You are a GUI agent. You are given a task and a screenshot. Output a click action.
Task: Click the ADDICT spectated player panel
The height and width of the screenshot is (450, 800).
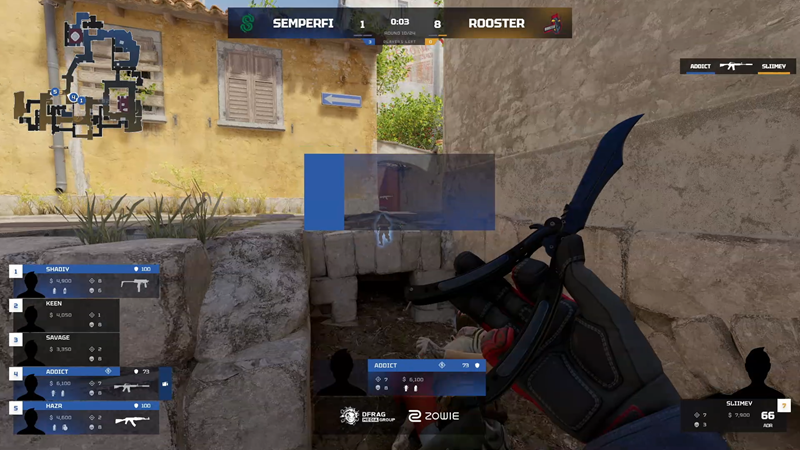[x=427, y=378]
